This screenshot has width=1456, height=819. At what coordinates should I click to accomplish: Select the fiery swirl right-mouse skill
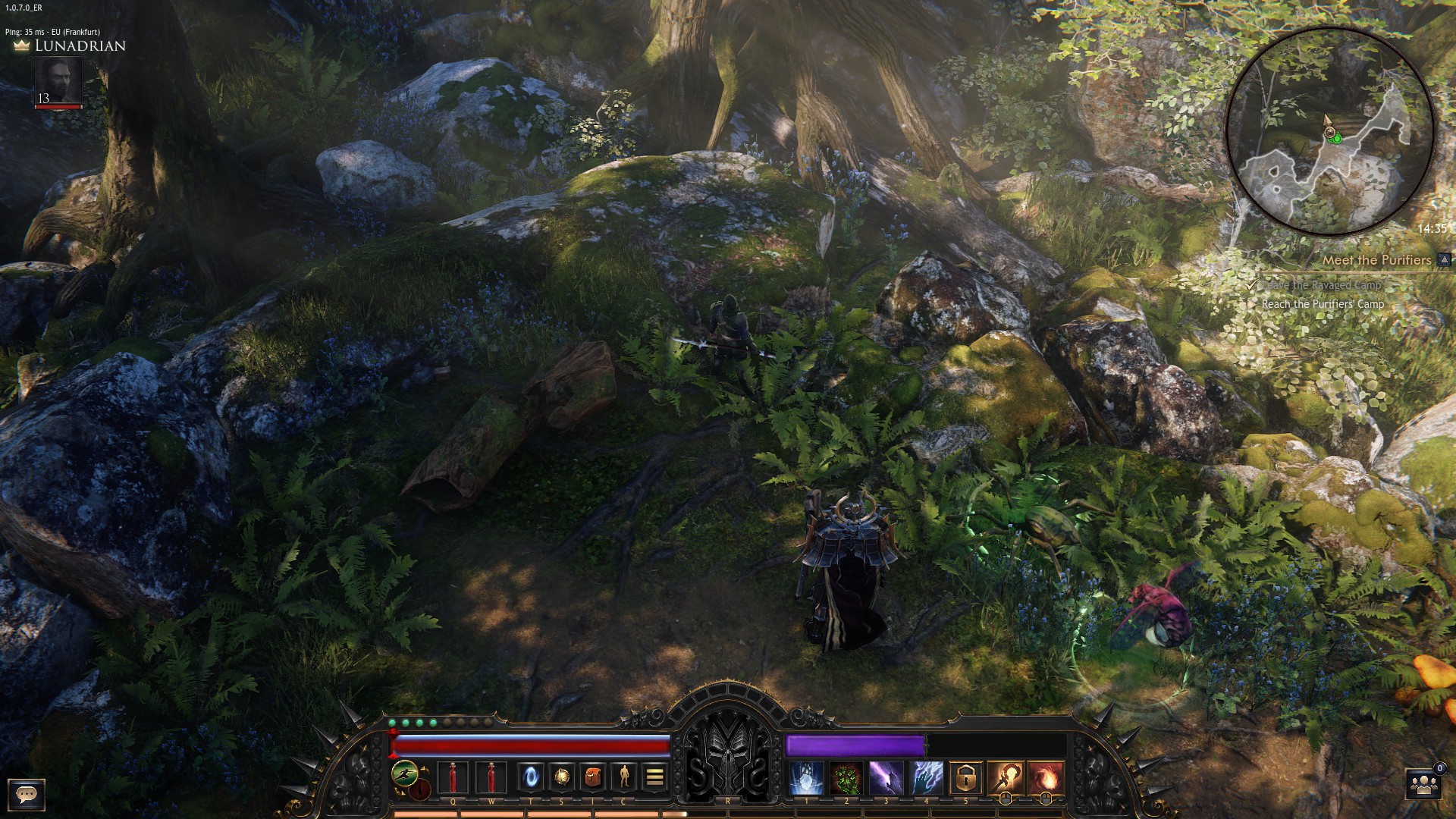(x=1046, y=779)
